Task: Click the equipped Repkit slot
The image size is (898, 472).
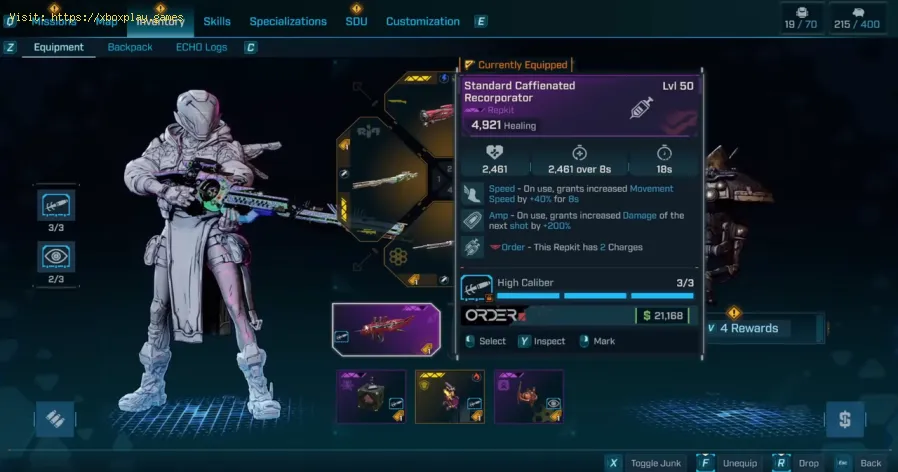Action: [x=385, y=330]
